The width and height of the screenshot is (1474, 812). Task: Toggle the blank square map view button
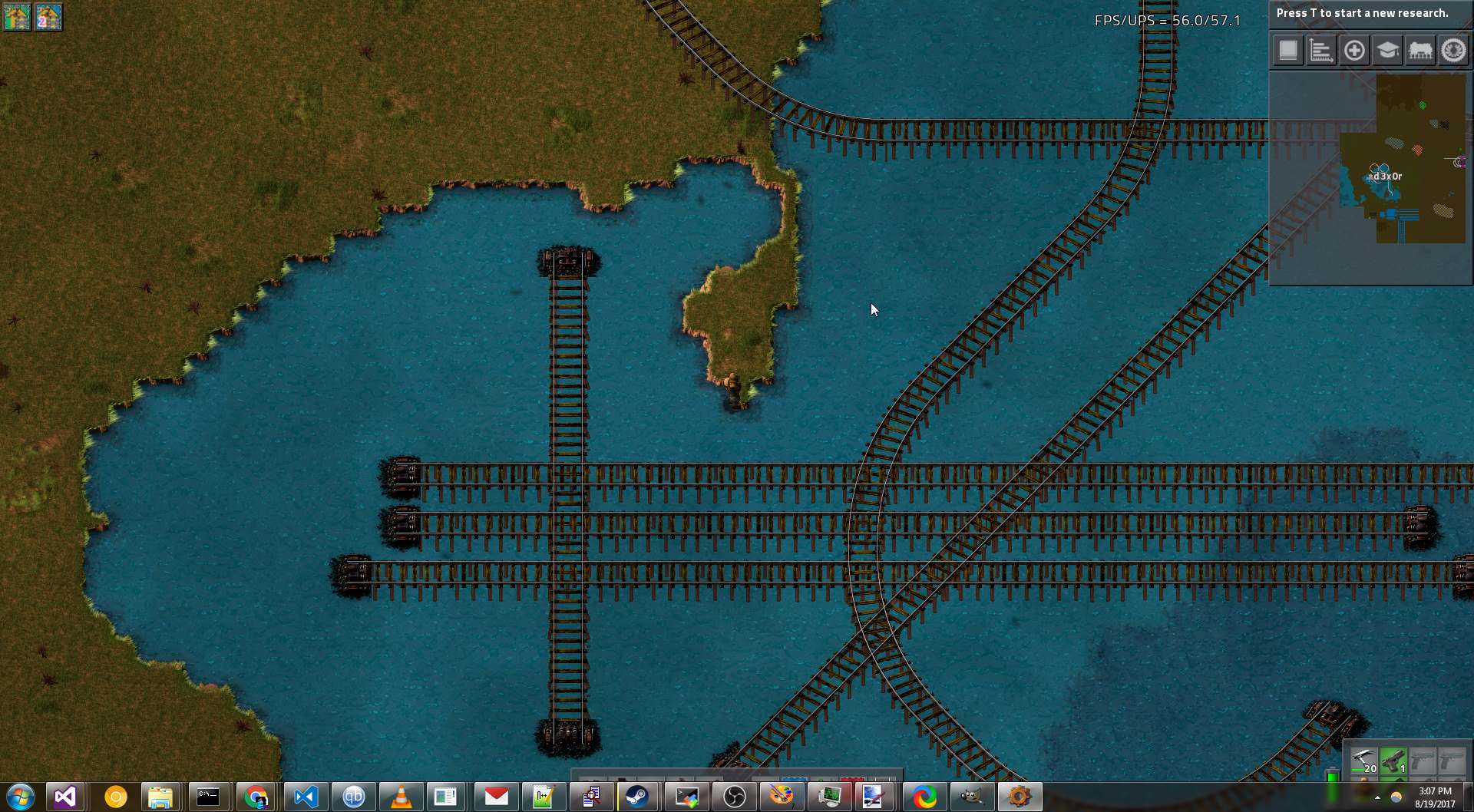pos(1288,51)
